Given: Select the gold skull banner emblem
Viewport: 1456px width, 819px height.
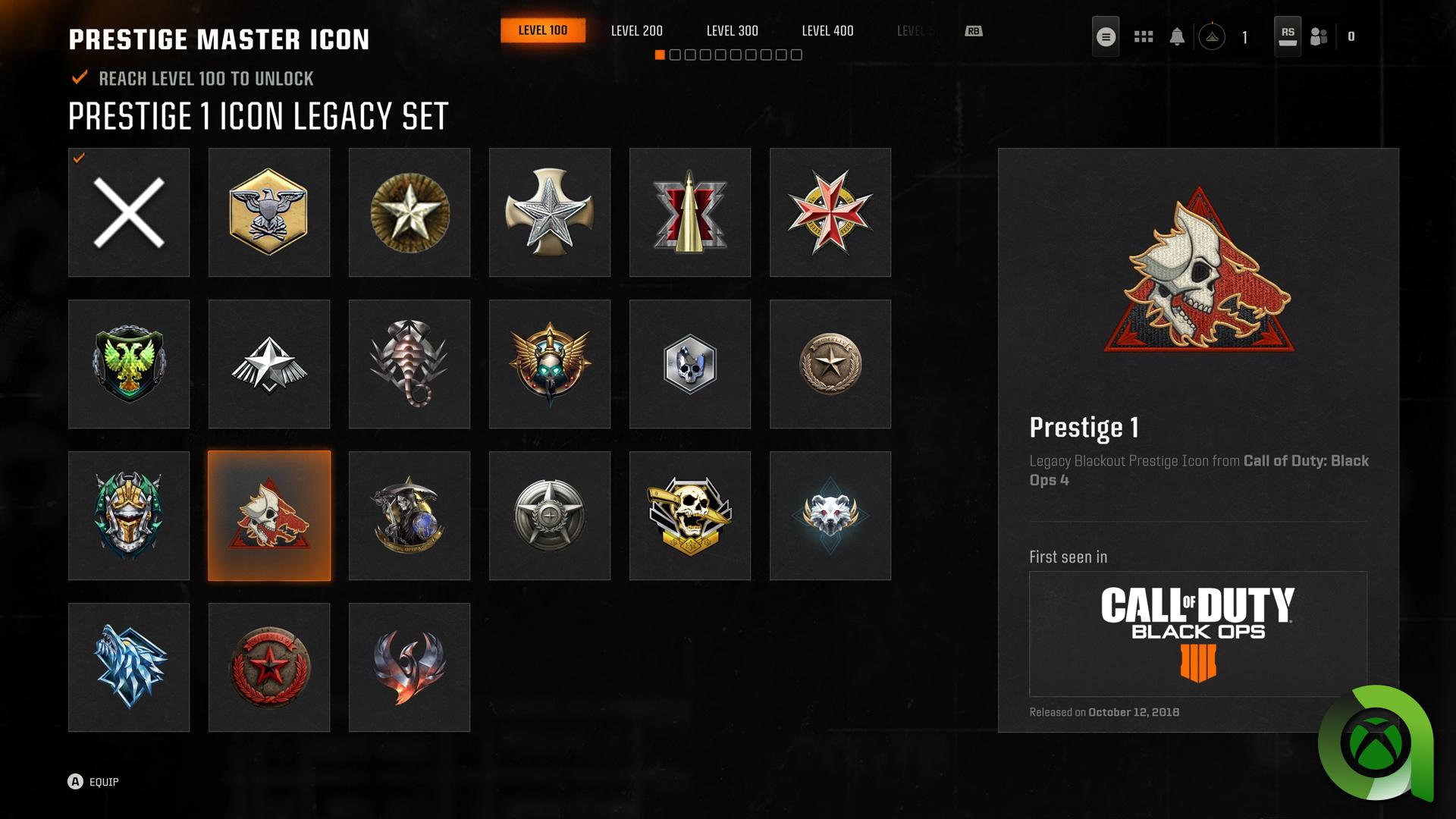Looking at the screenshot, I should click(x=690, y=515).
